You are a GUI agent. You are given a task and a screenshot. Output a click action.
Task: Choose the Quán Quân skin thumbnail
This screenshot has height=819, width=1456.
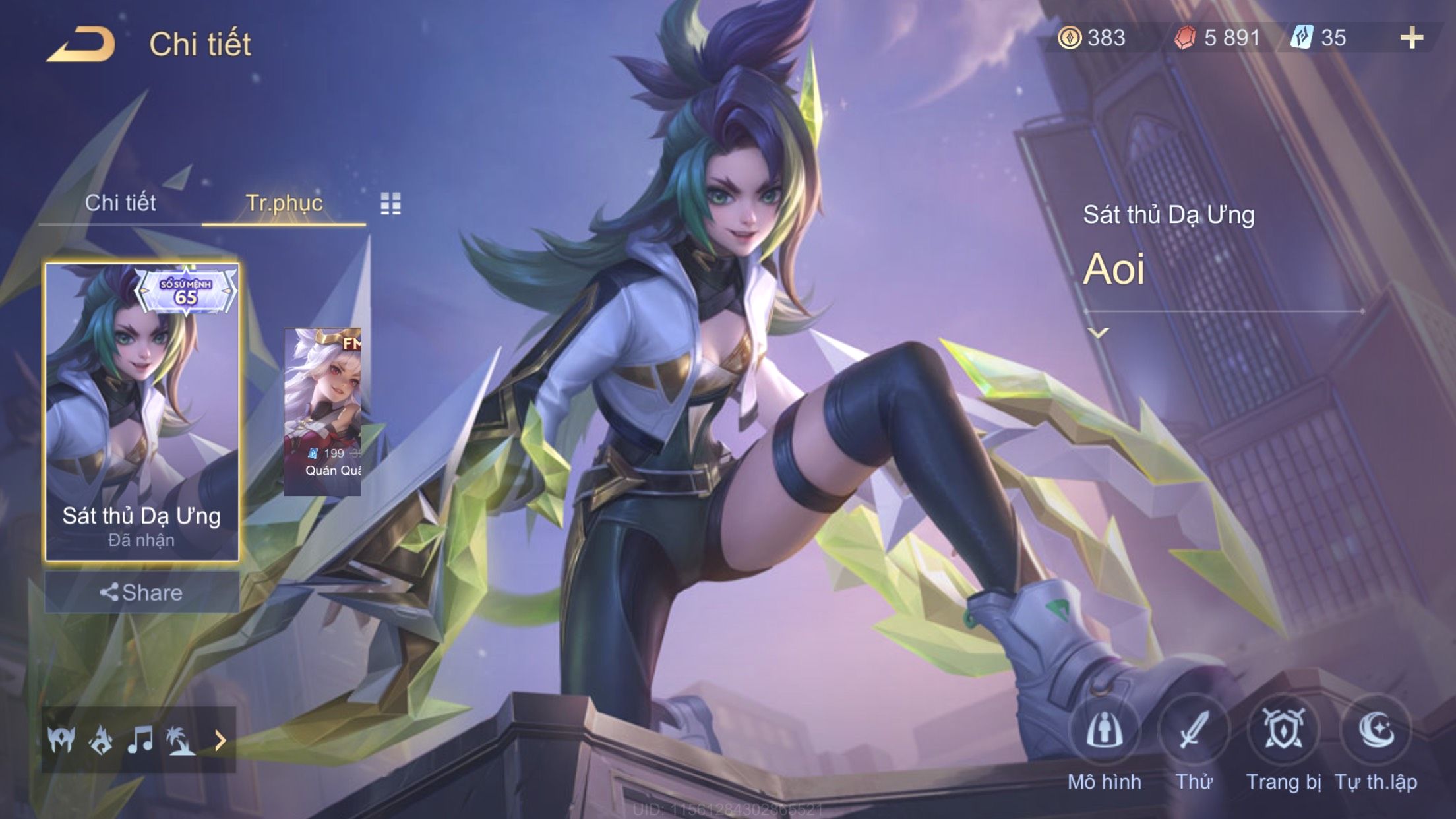322,412
